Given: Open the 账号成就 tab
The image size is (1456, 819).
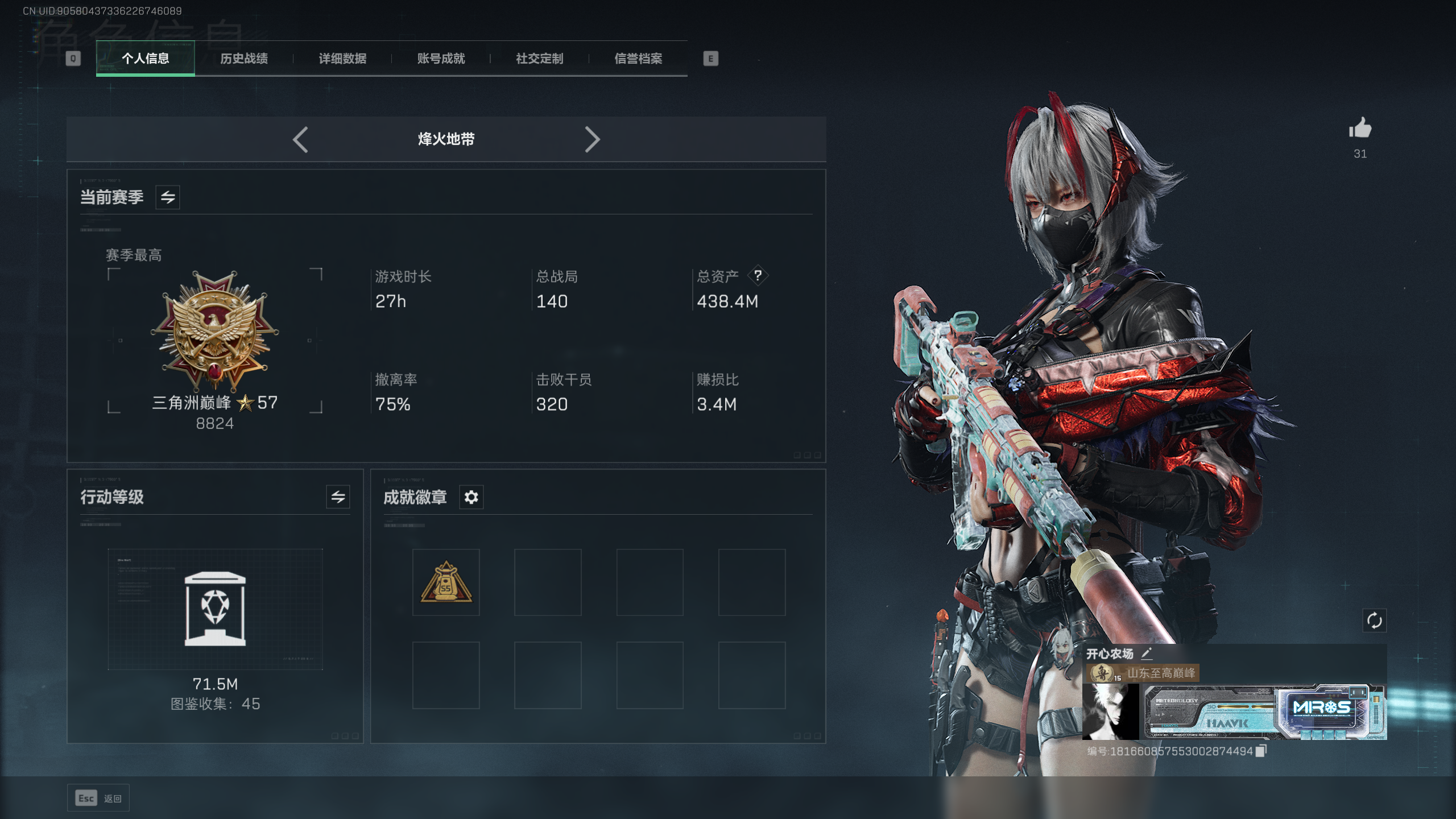Looking at the screenshot, I should pos(441,59).
